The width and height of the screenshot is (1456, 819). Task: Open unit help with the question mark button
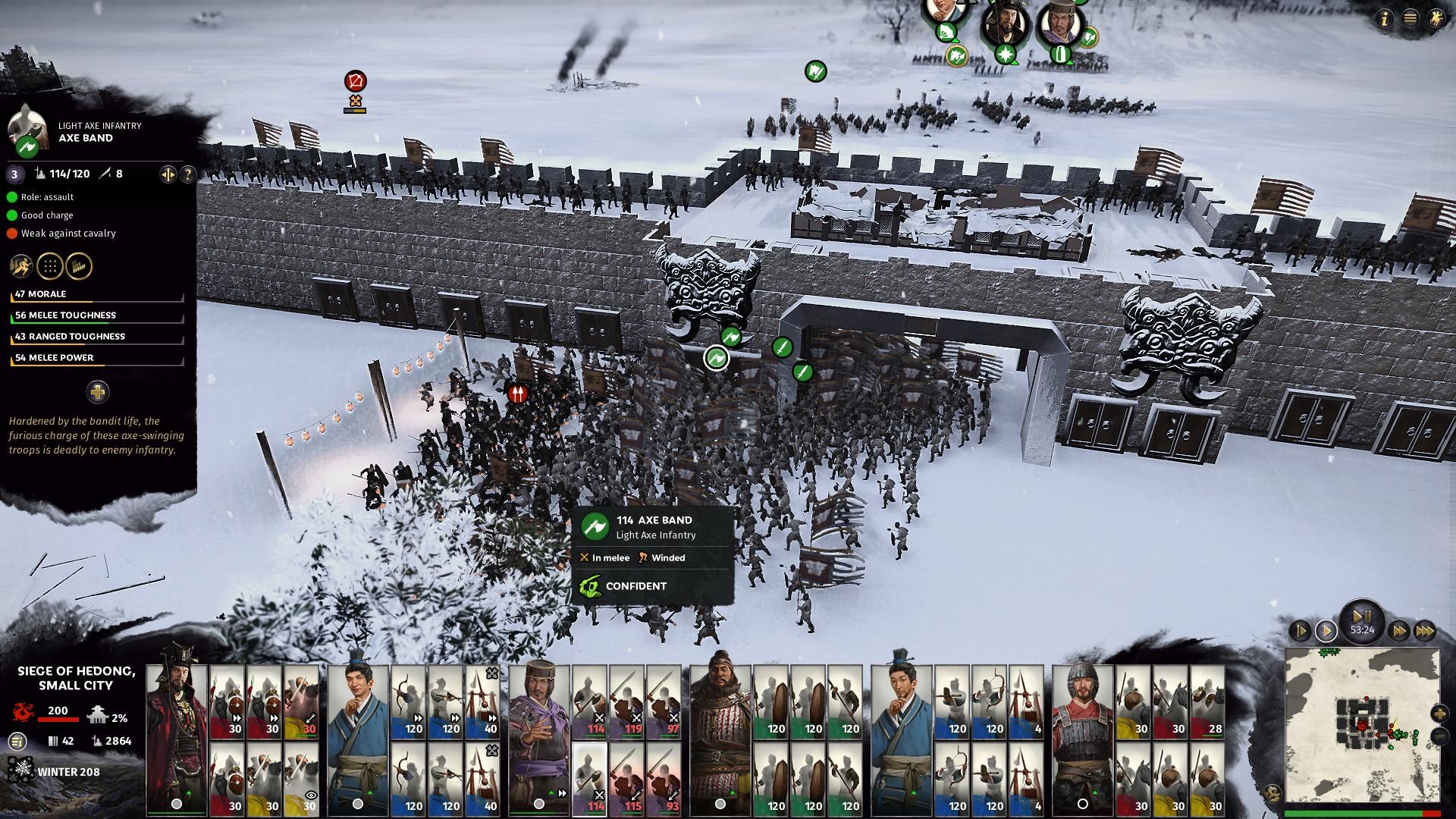point(187,174)
